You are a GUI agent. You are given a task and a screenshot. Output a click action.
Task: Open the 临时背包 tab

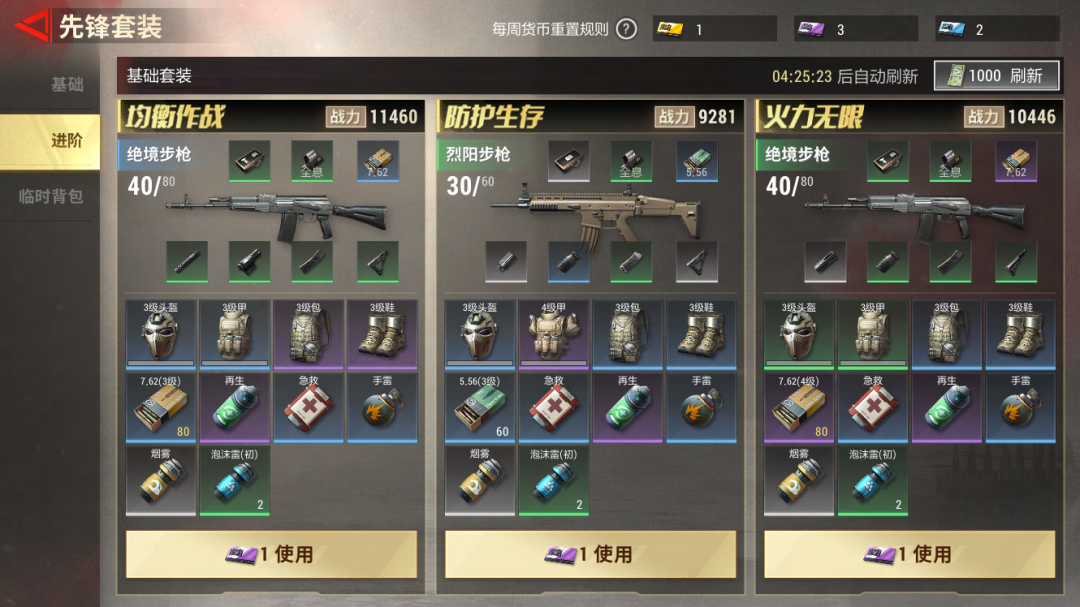click(51, 197)
